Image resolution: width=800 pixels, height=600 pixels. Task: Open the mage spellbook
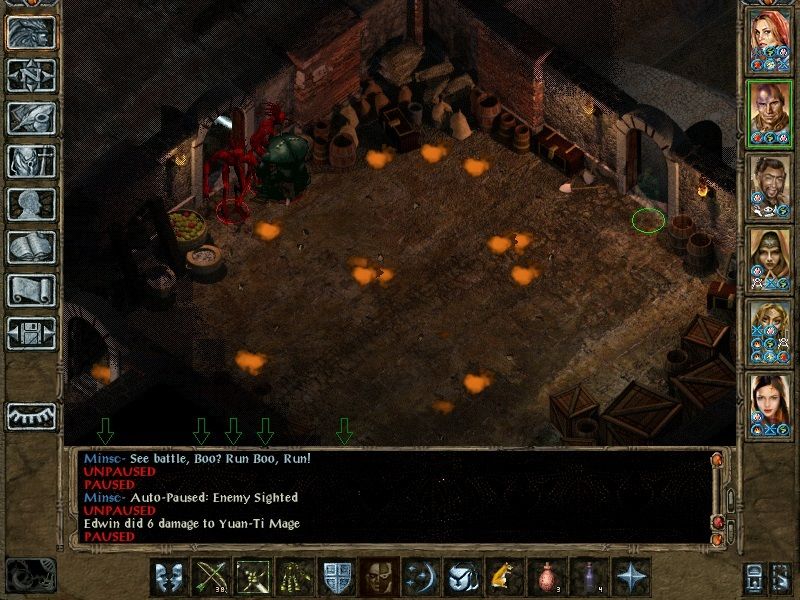pos(31,247)
